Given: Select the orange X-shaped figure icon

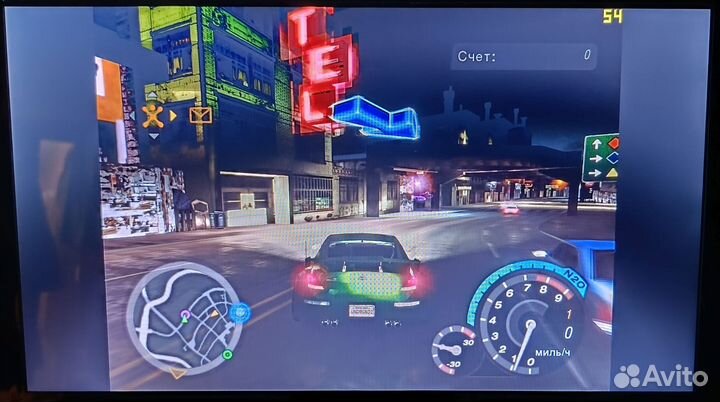Looking at the screenshot, I should pyautogui.click(x=153, y=114).
